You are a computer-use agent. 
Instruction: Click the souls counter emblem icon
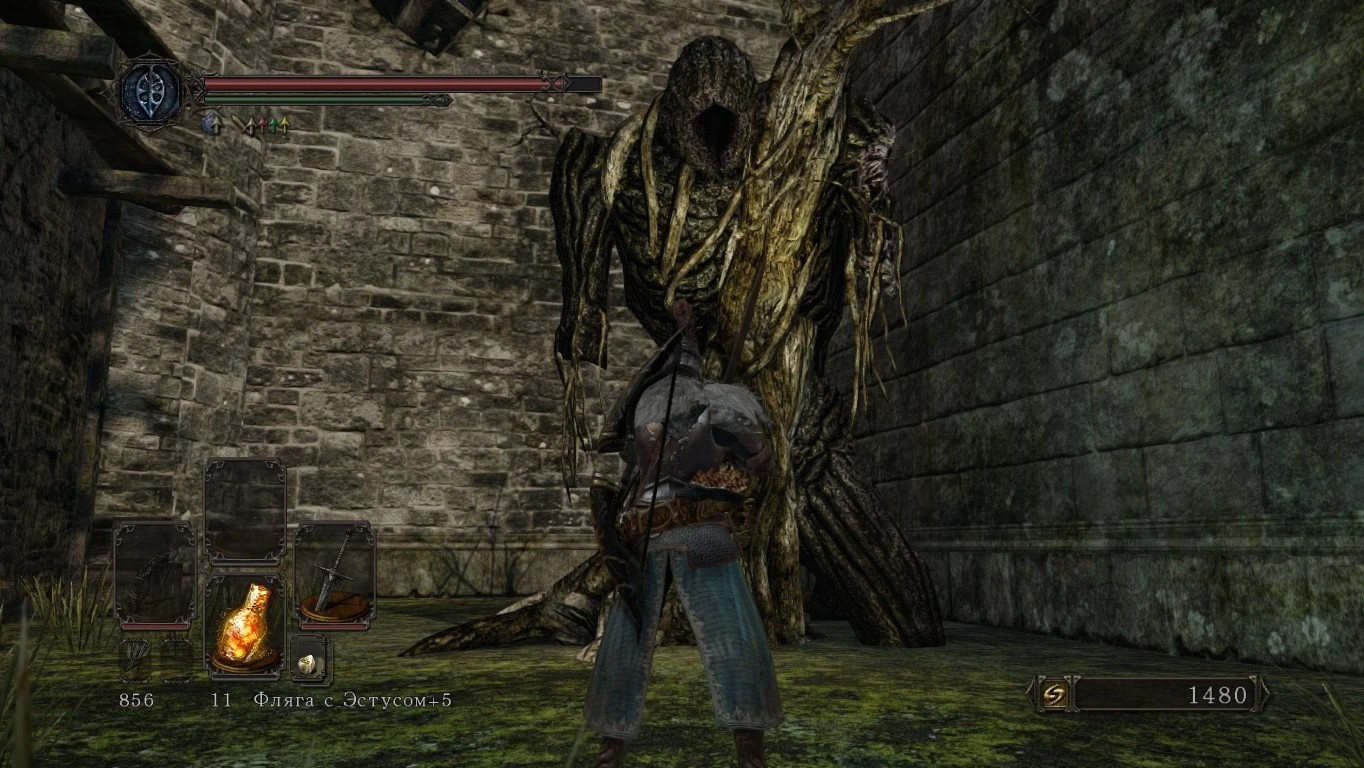(x=1052, y=694)
